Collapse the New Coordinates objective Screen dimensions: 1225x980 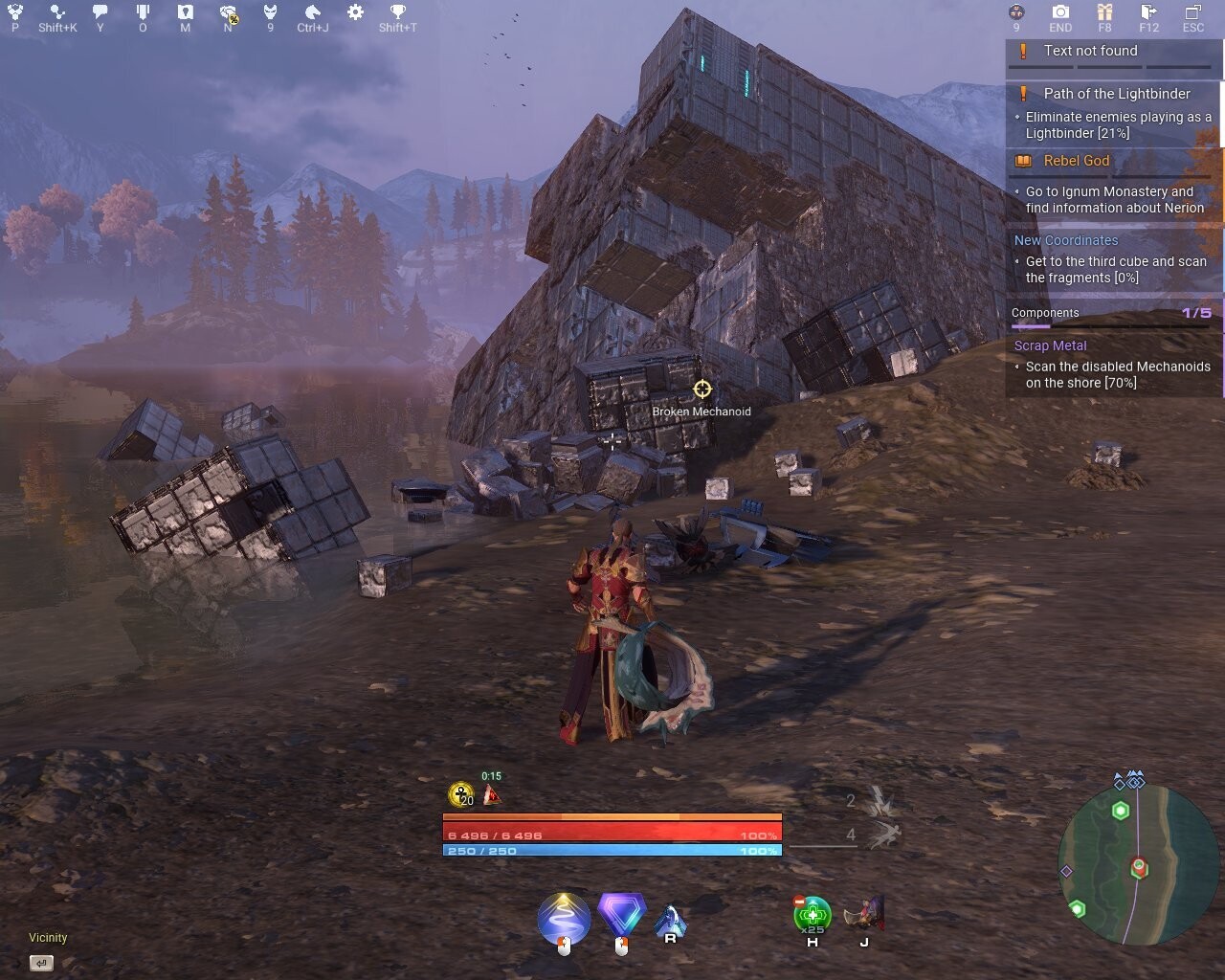[x=1066, y=240]
